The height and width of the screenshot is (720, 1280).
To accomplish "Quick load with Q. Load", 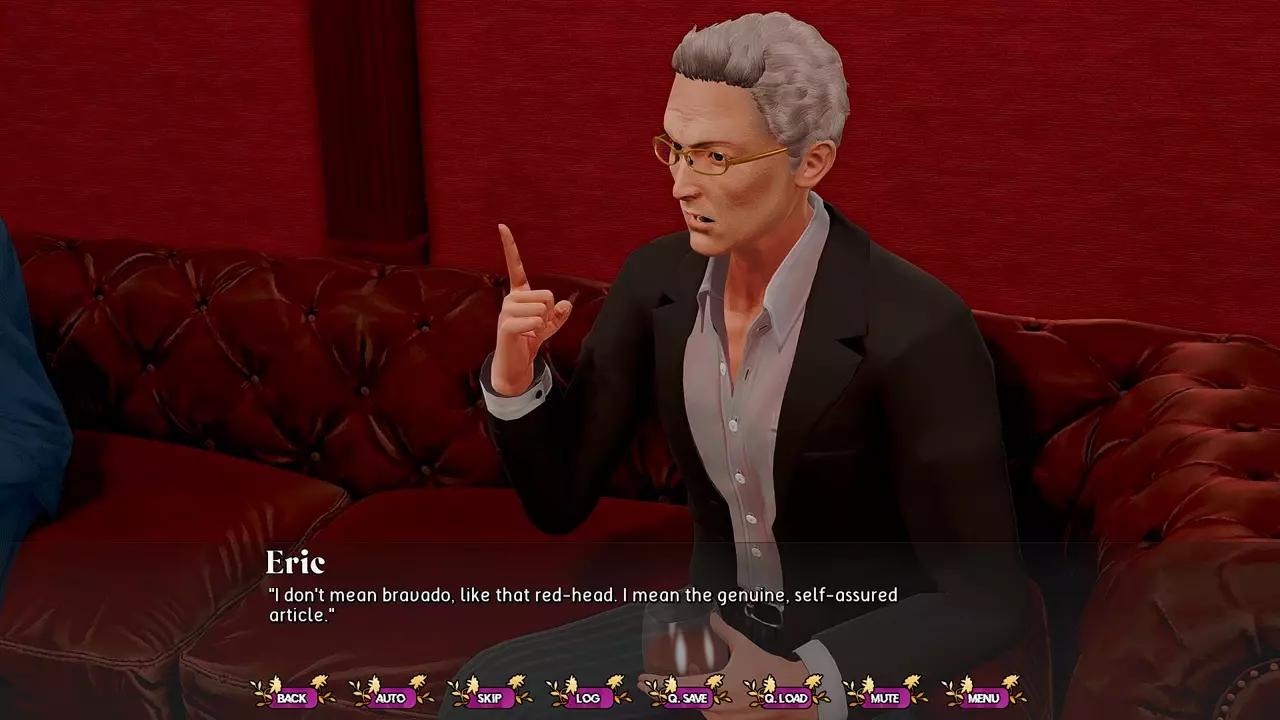I will (786, 697).
